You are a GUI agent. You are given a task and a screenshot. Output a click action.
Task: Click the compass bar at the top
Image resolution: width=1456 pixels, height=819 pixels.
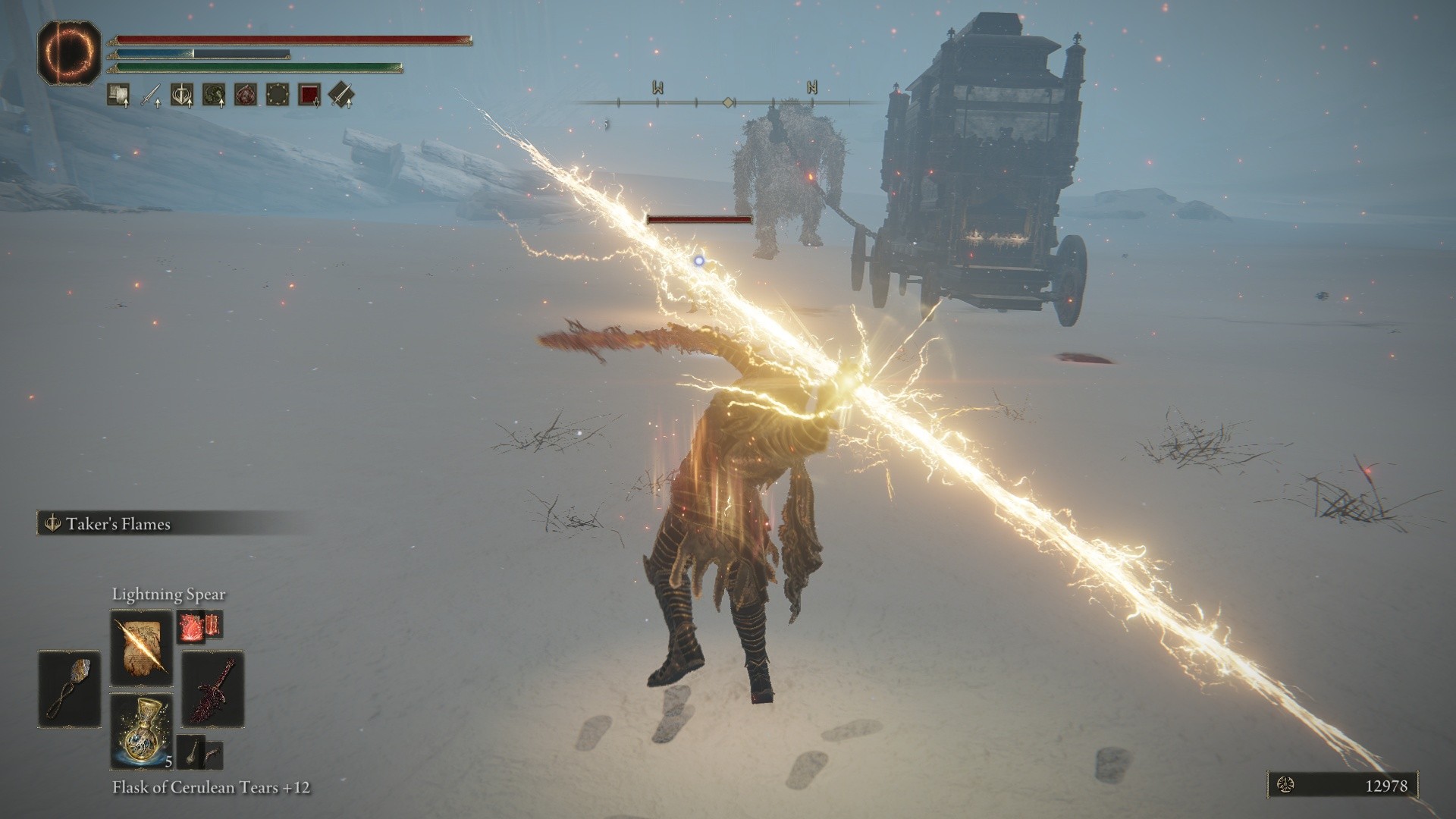[x=728, y=102]
